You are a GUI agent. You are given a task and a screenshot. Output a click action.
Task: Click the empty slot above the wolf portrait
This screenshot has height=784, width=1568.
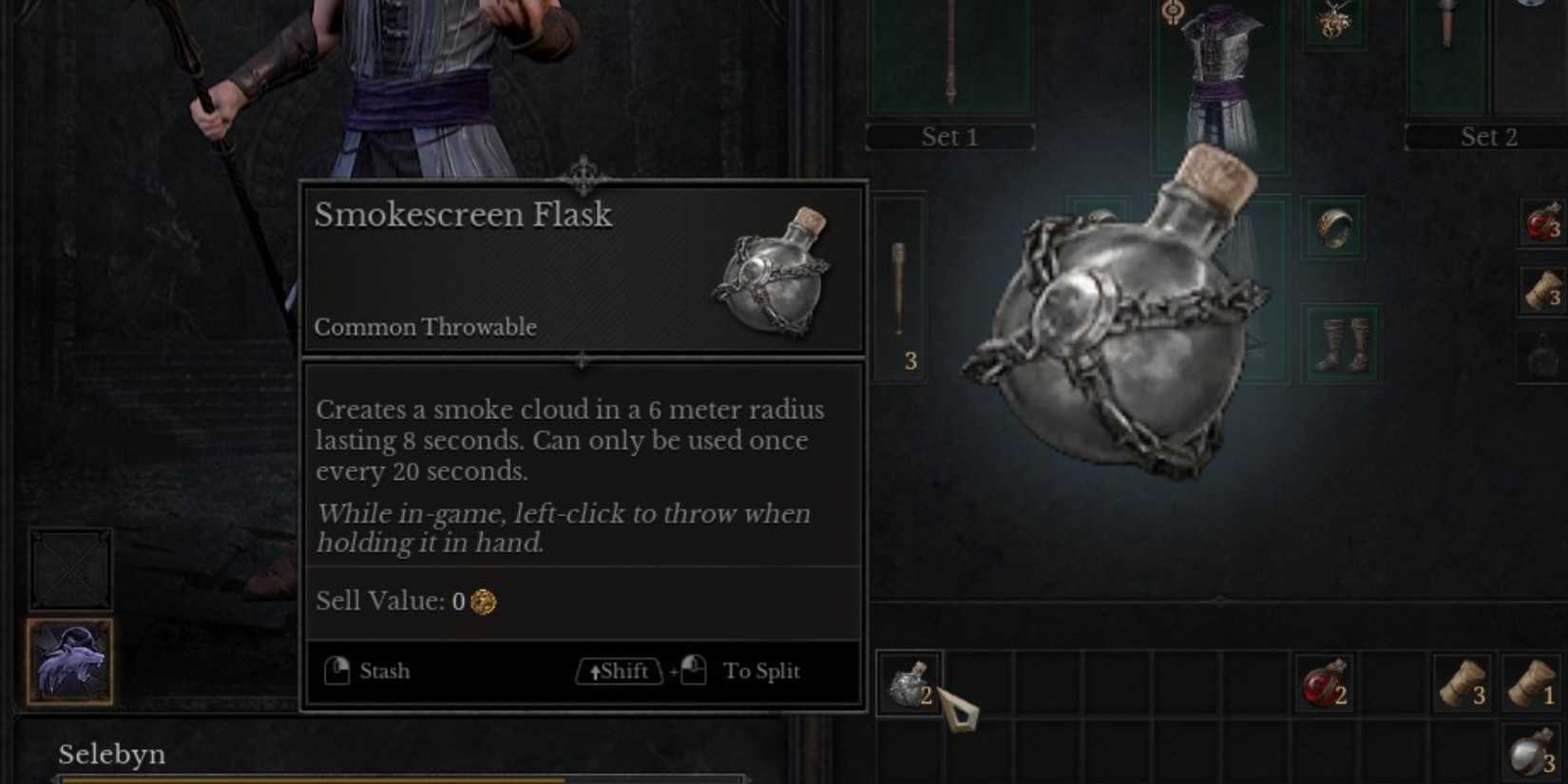[71, 570]
